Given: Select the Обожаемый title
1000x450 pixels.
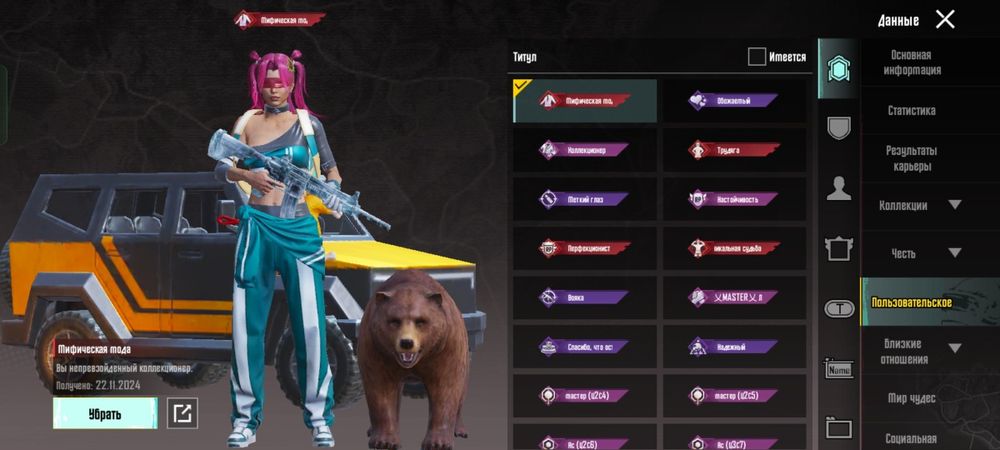Looking at the screenshot, I should (735, 101).
